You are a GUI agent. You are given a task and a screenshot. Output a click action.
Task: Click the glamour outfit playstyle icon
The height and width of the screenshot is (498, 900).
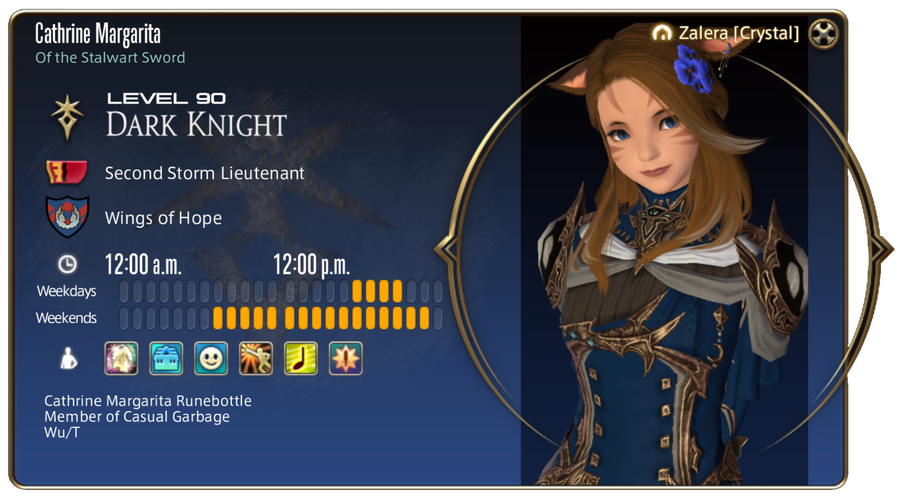click(121, 358)
